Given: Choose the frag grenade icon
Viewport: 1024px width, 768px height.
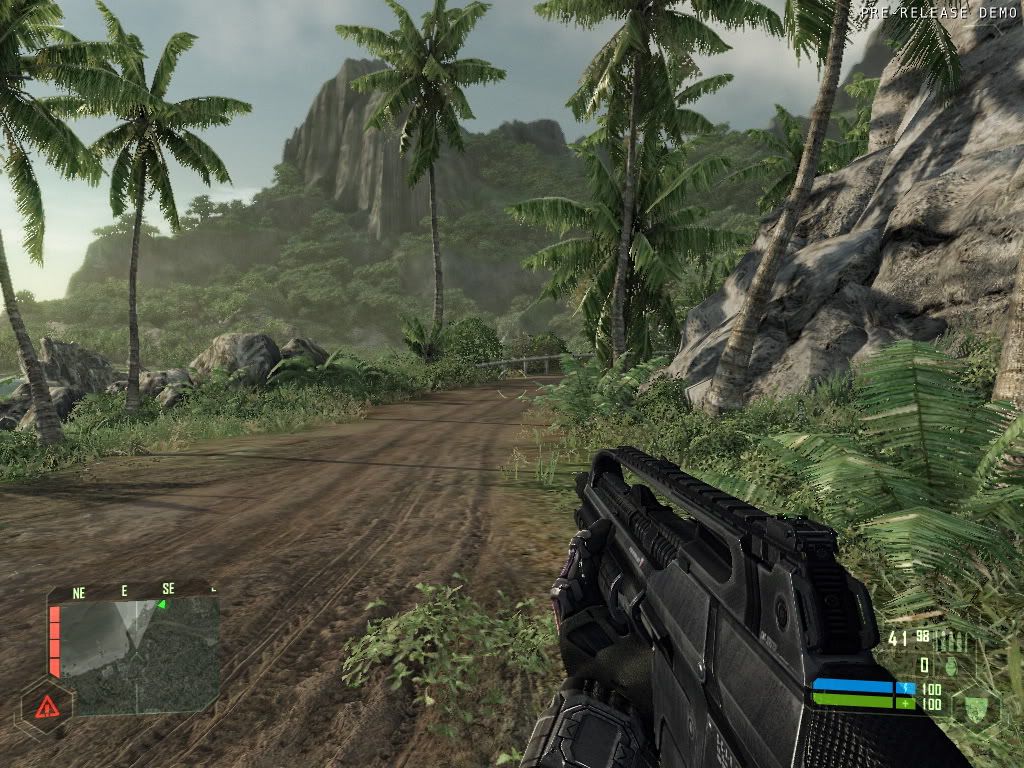Looking at the screenshot, I should [953, 666].
